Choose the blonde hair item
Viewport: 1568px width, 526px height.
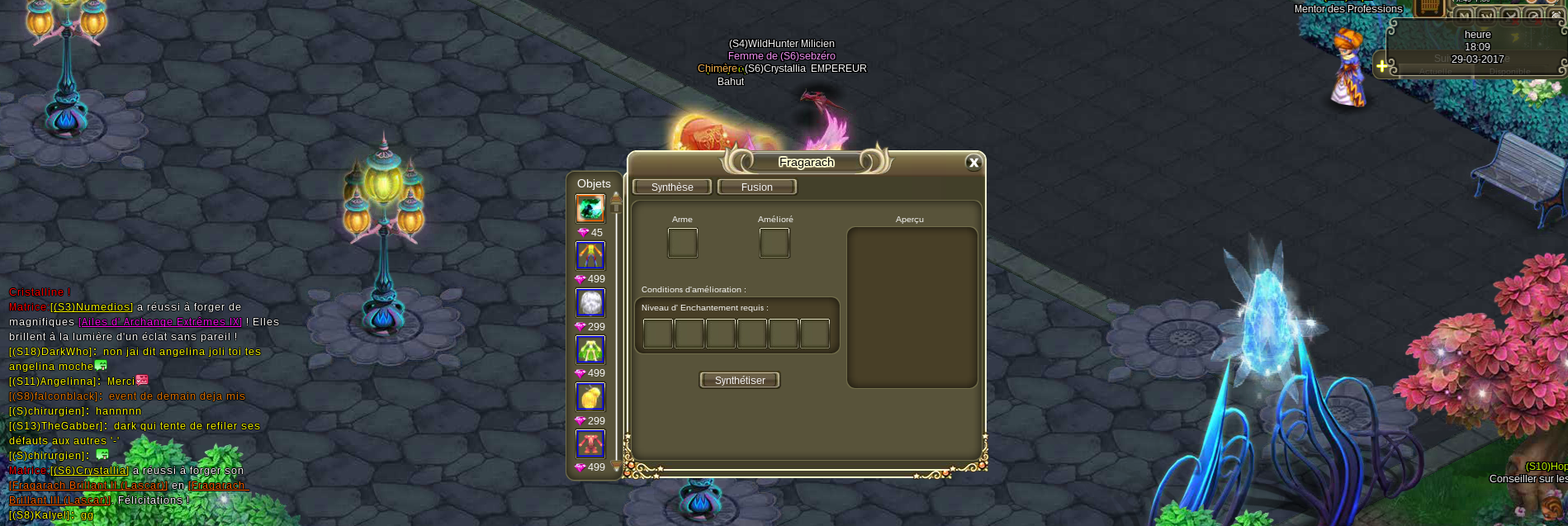(590, 397)
